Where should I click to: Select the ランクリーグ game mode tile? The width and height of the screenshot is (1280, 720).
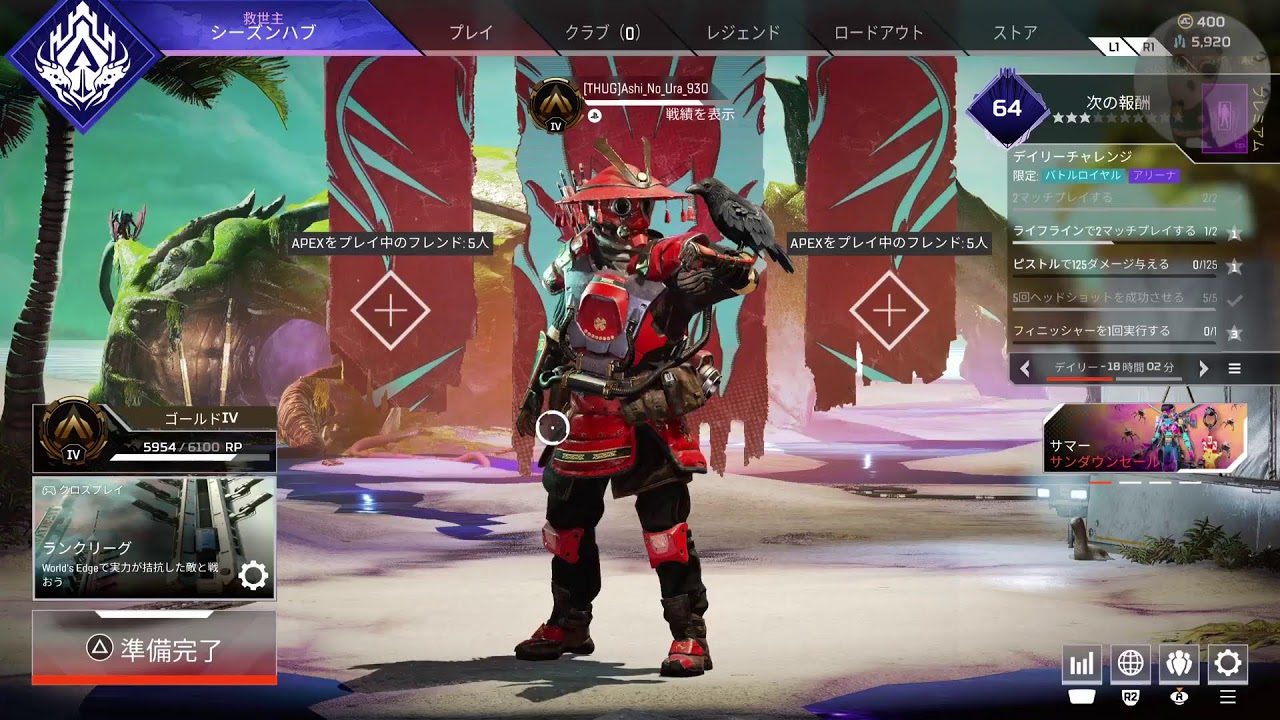point(154,538)
